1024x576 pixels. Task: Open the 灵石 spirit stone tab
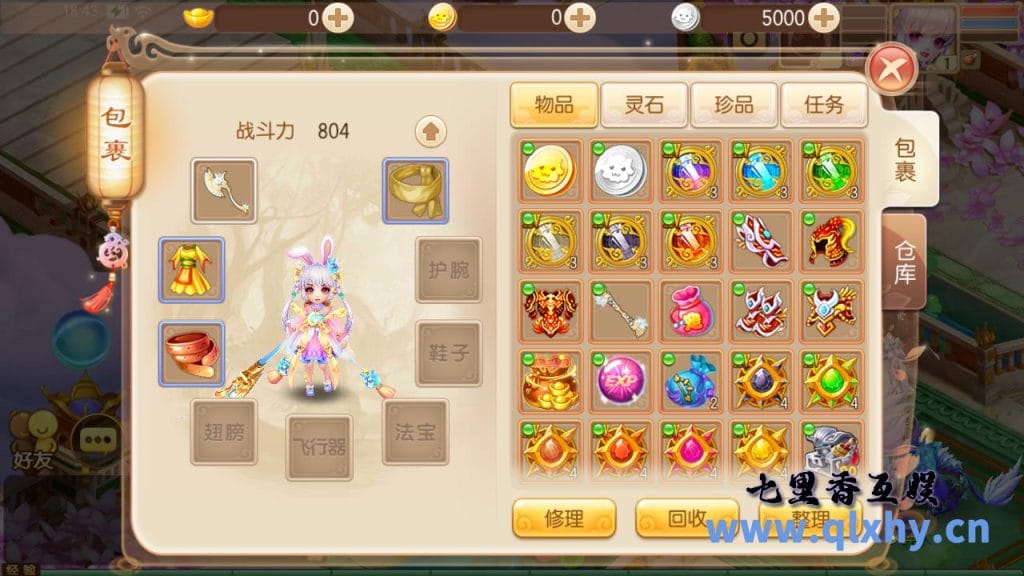[x=644, y=104]
